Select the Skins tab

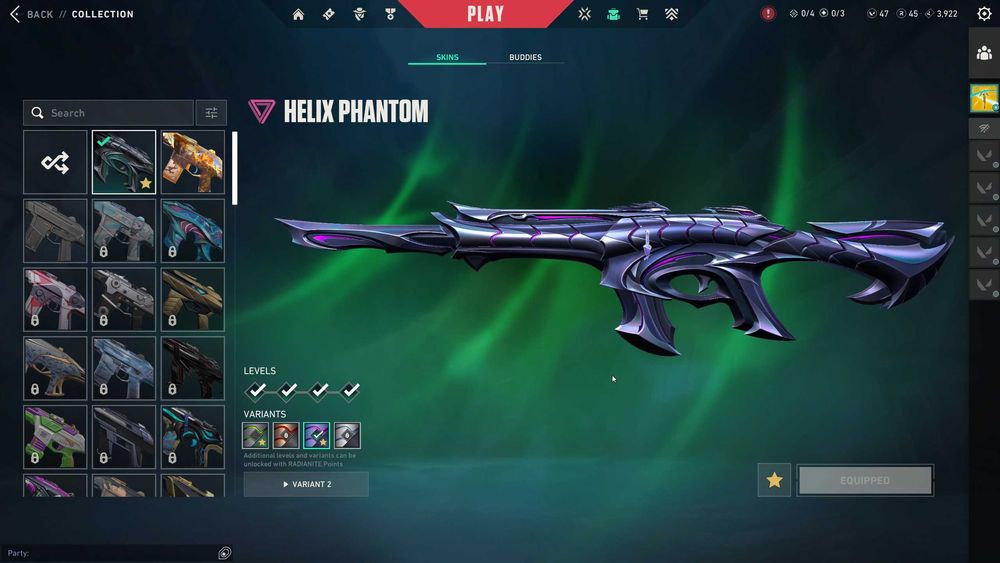click(447, 57)
